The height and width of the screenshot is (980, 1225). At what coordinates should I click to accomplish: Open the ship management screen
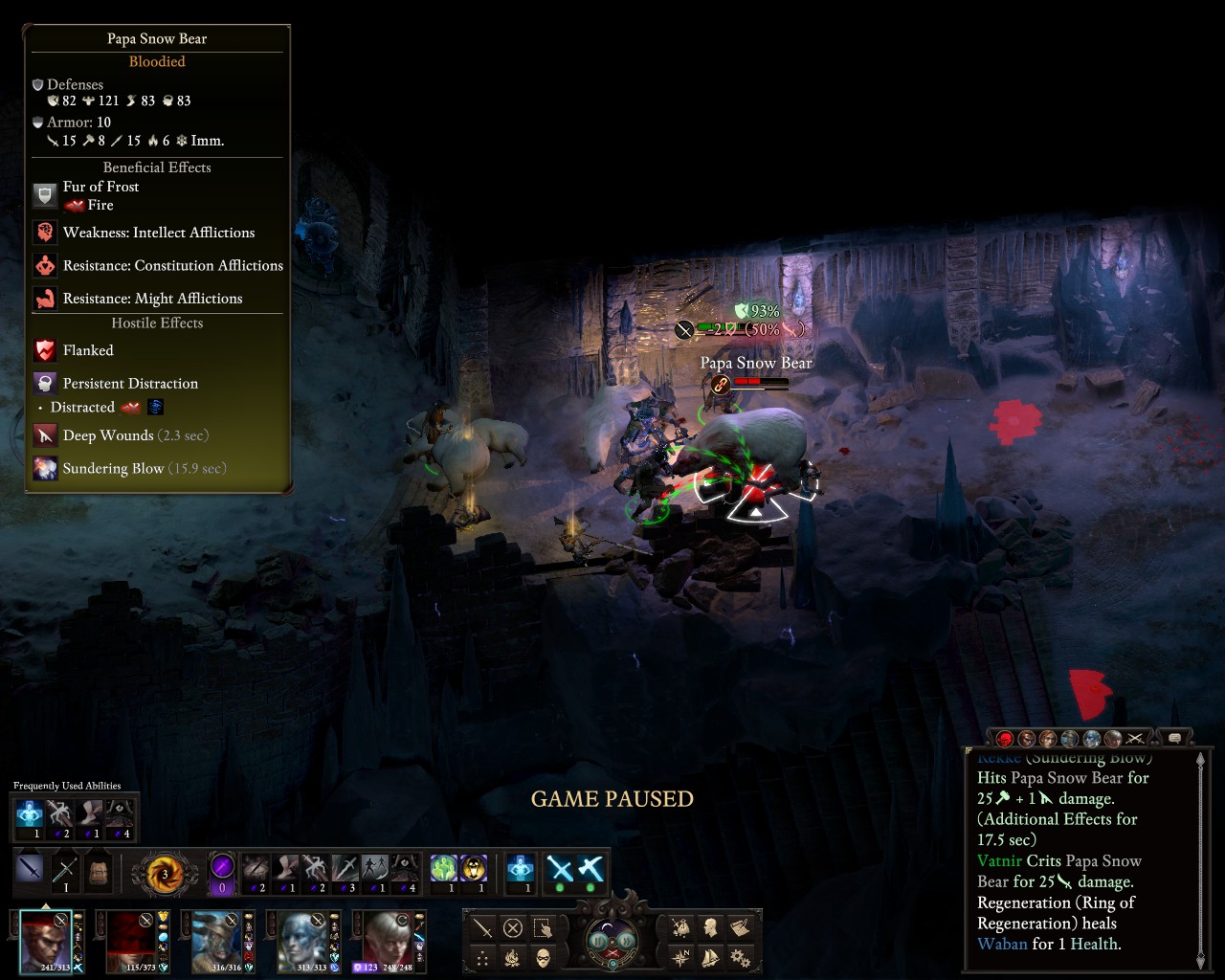pos(710,956)
